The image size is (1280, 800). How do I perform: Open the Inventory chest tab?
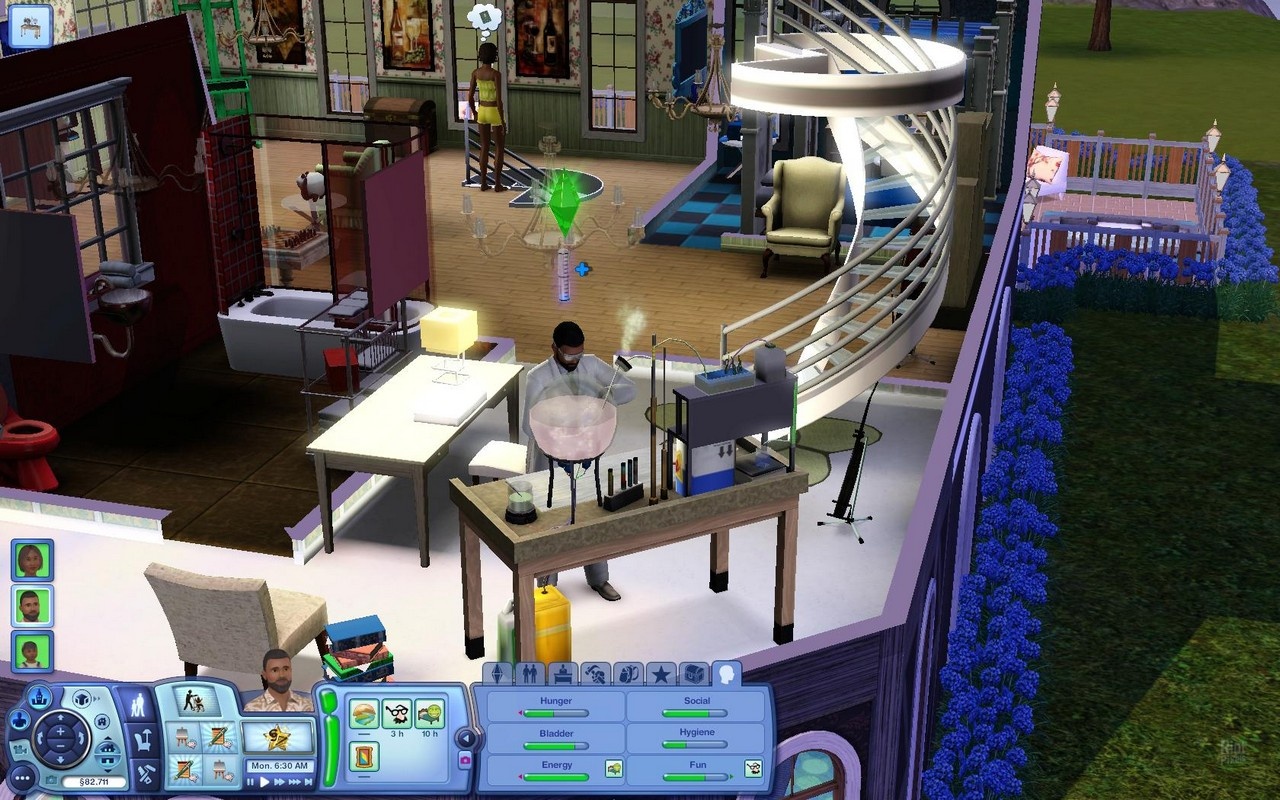point(694,674)
